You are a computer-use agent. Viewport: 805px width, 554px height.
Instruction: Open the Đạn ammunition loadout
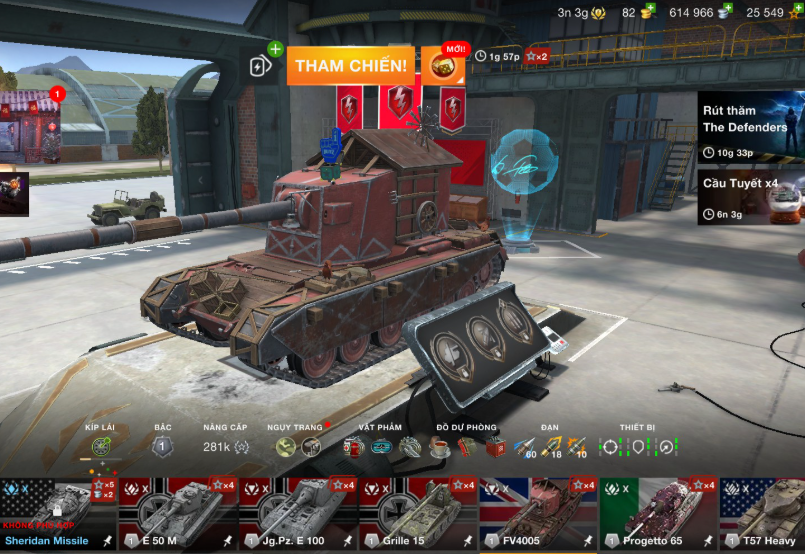click(x=550, y=447)
